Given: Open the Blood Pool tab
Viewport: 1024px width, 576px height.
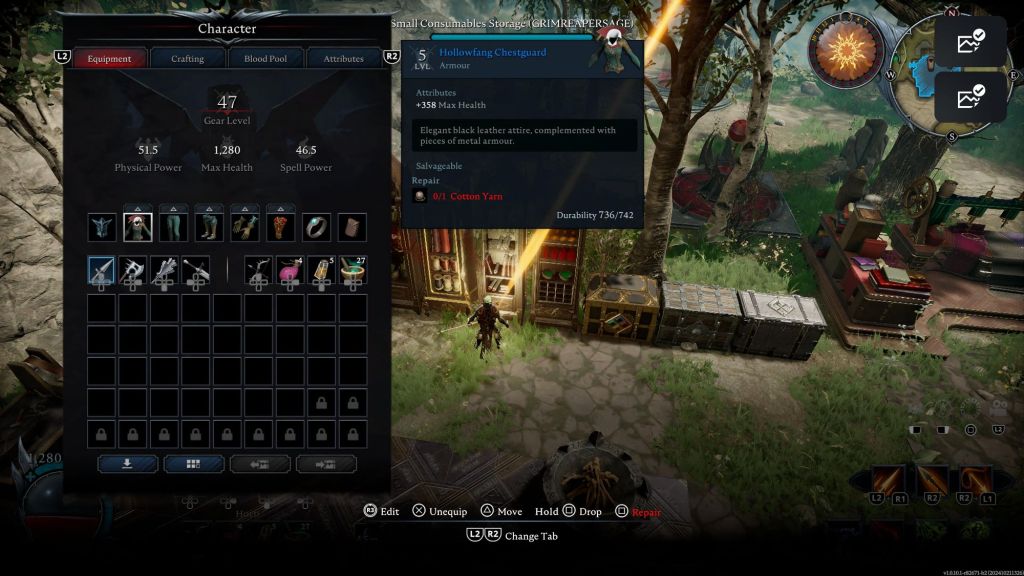Looking at the screenshot, I should (x=265, y=59).
